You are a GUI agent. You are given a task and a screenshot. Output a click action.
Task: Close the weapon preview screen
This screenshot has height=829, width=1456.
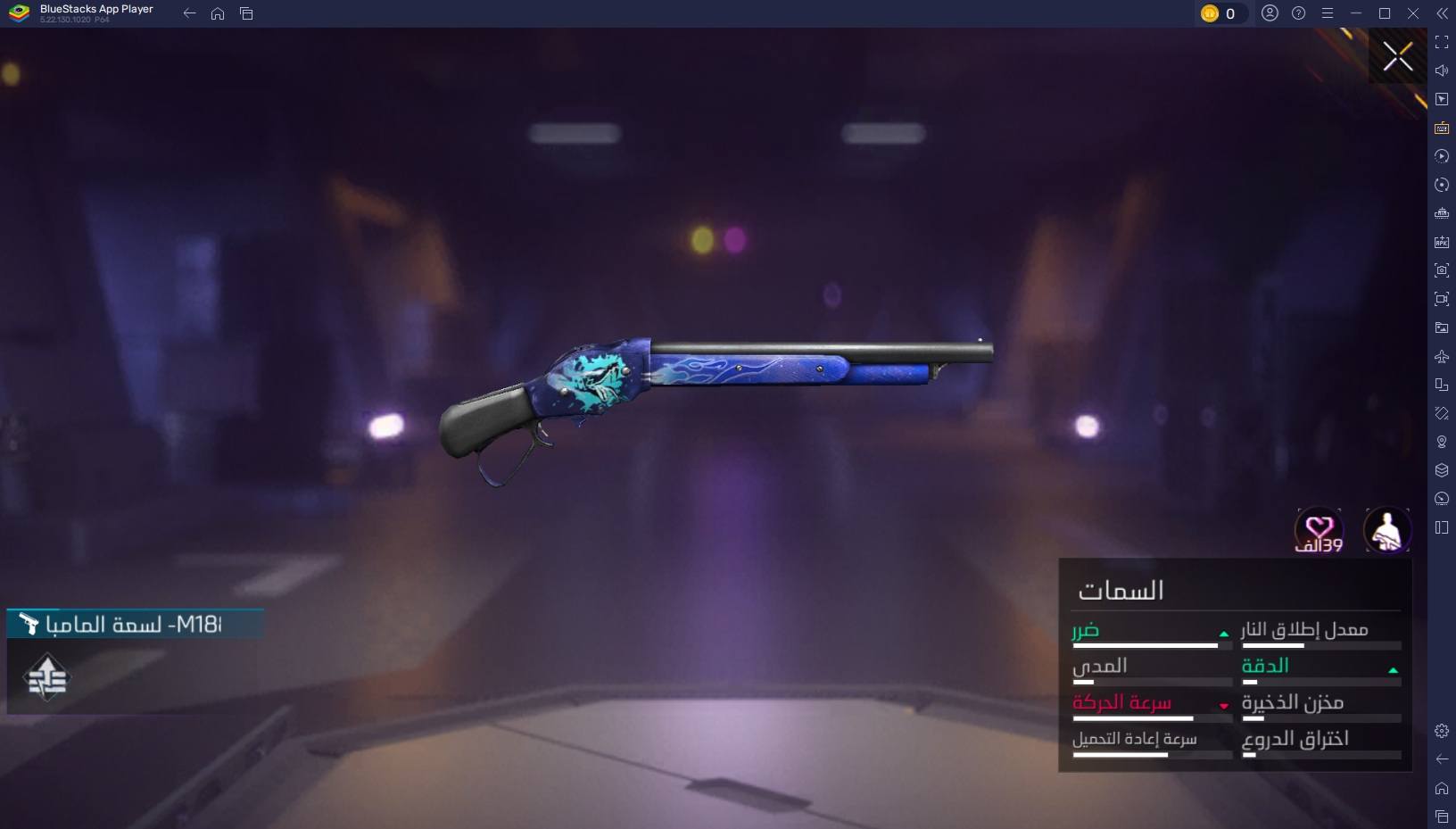coord(1397,57)
